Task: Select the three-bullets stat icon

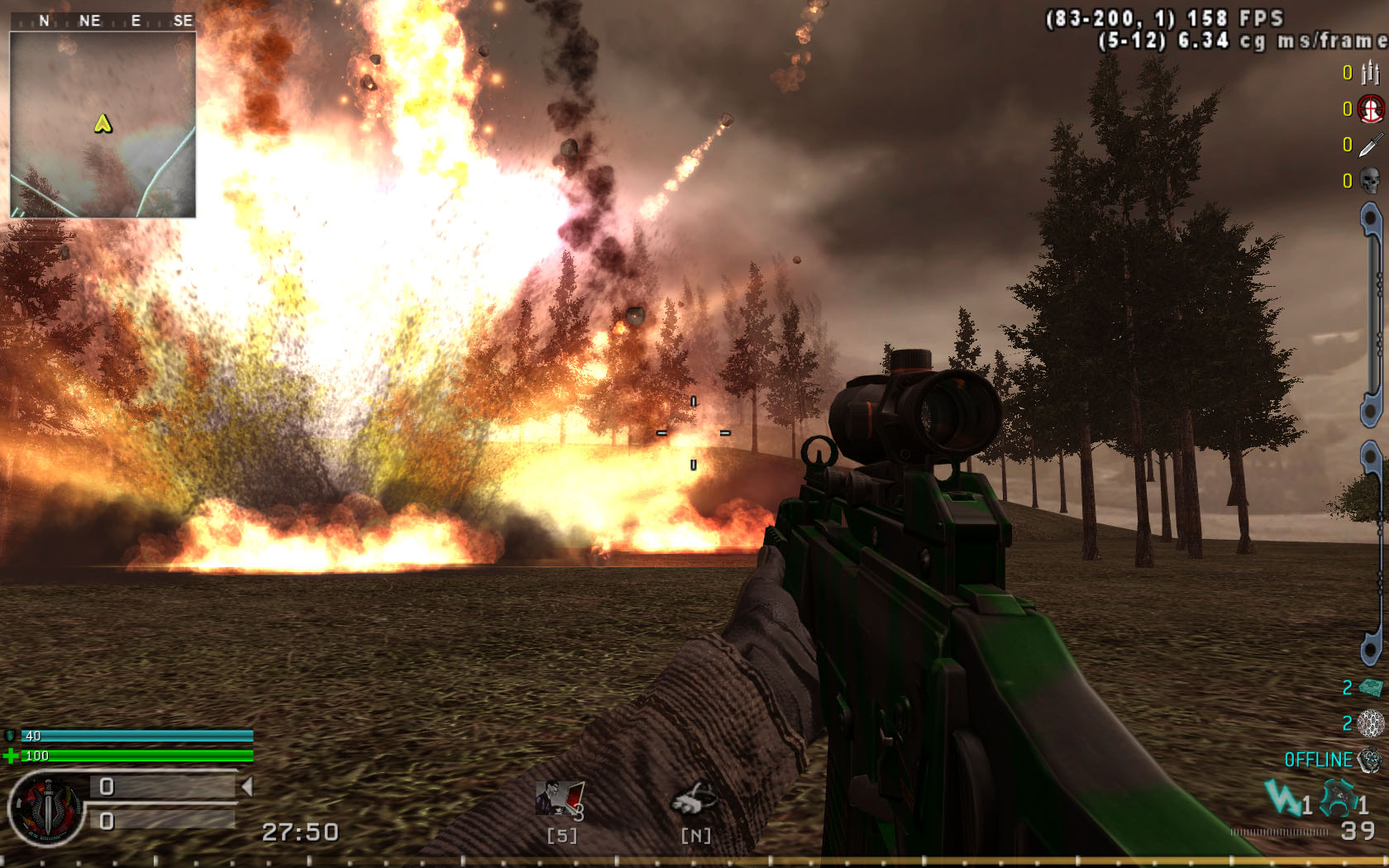Action: [x=1370, y=74]
